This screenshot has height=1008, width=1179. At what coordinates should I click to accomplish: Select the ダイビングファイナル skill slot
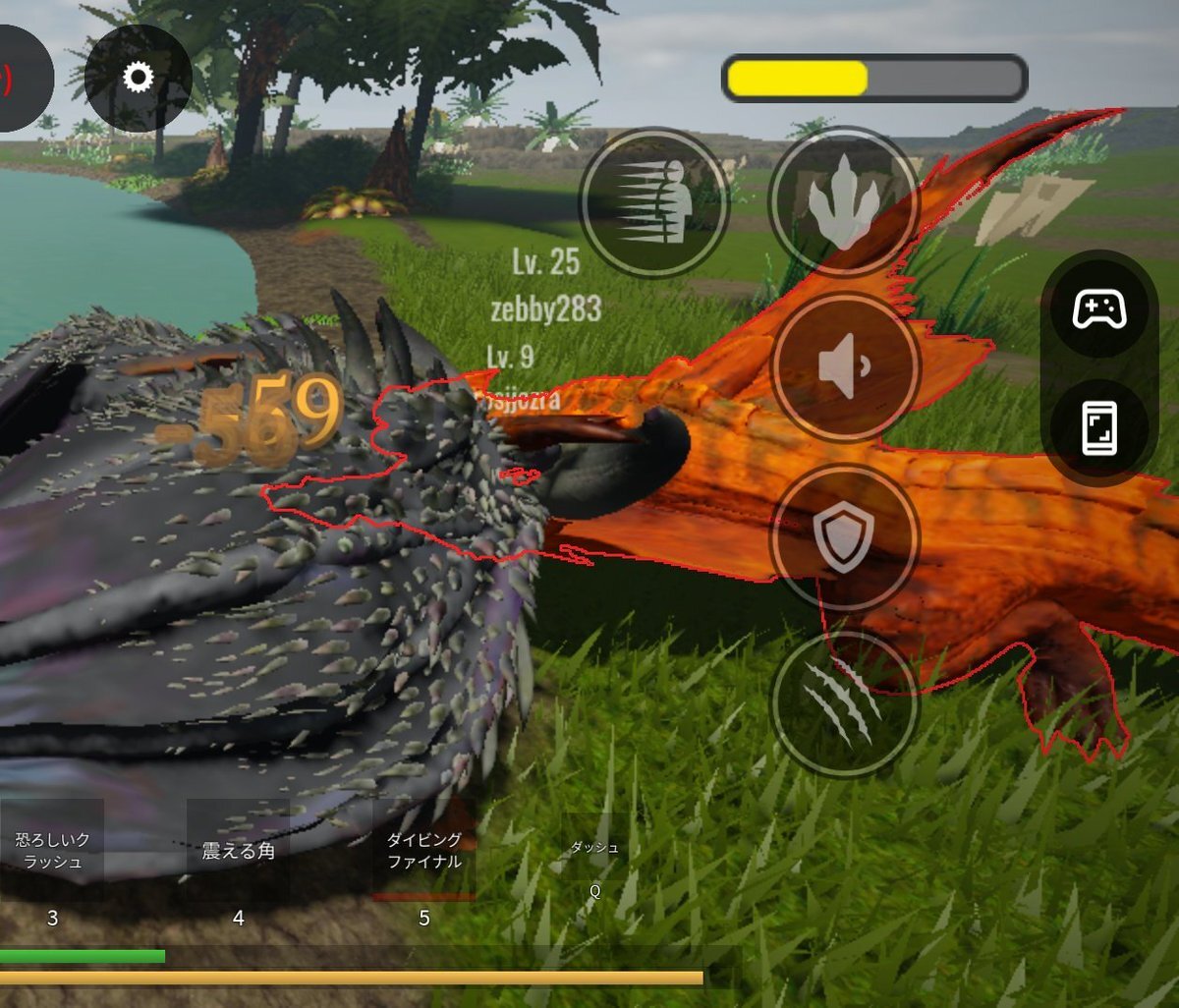[424, 851]
